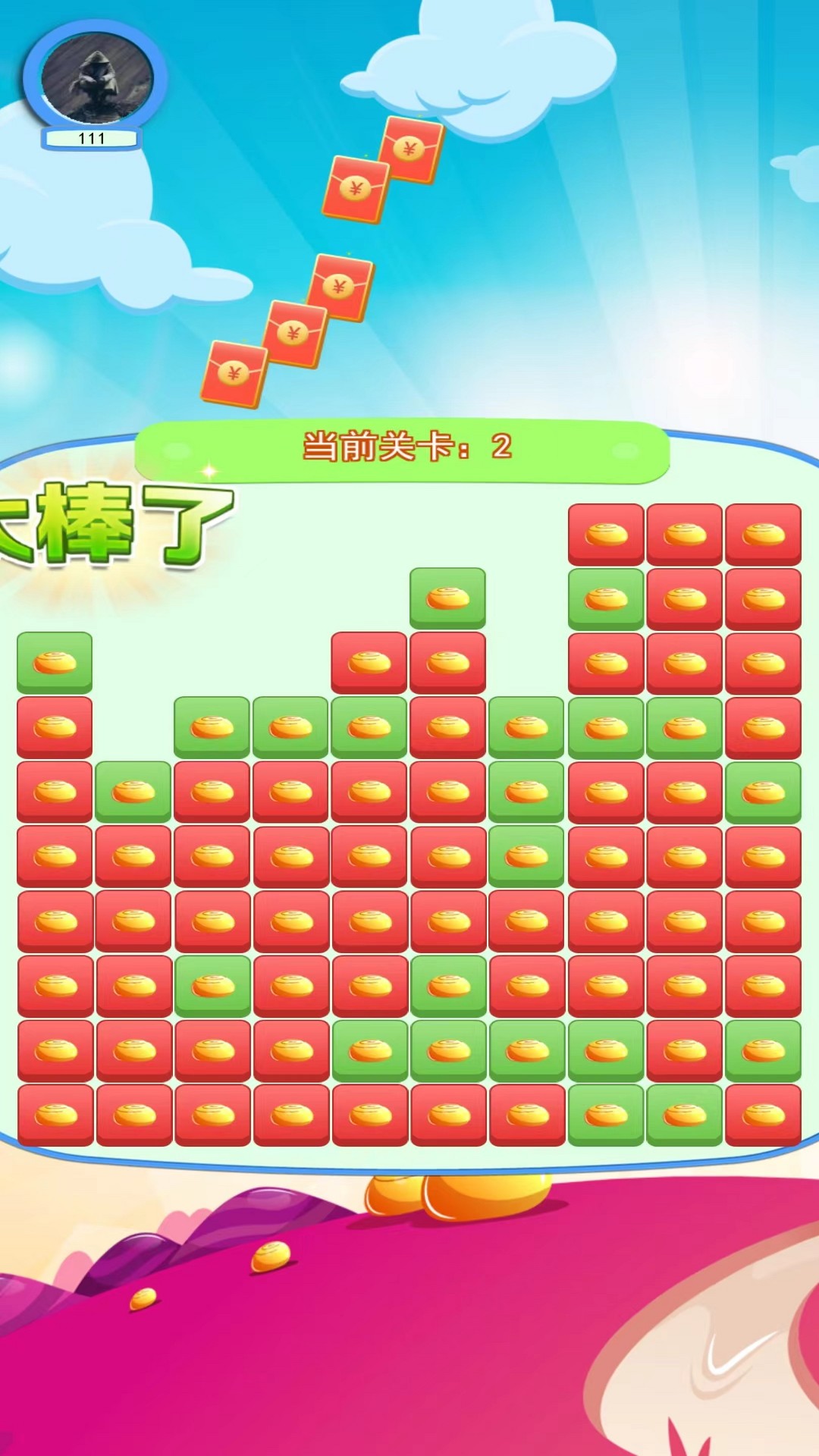819x1456 pixels.
Task: Select the red tile in the board's bottom-right corner
Action: (763, 1114)
